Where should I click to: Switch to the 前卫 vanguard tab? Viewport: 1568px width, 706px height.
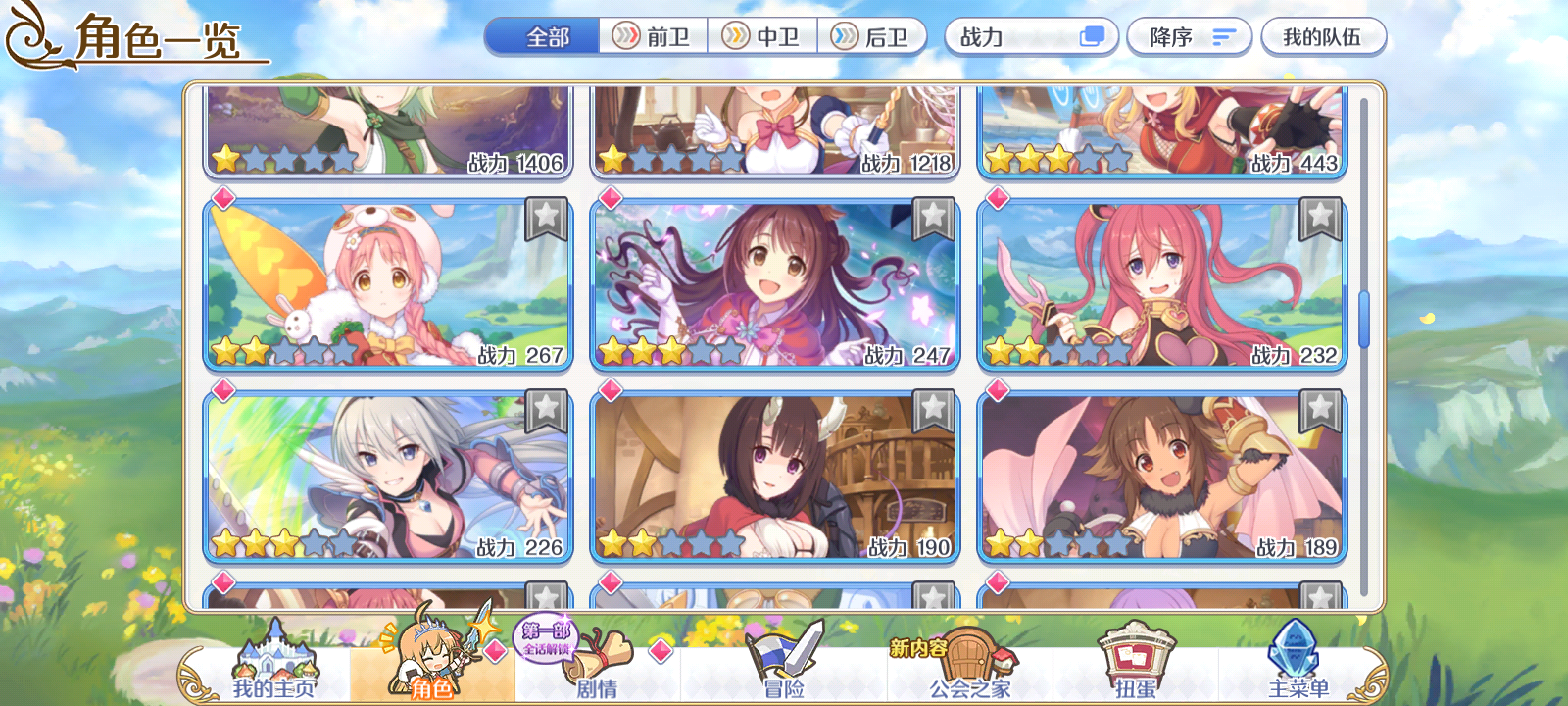[652, 36]
